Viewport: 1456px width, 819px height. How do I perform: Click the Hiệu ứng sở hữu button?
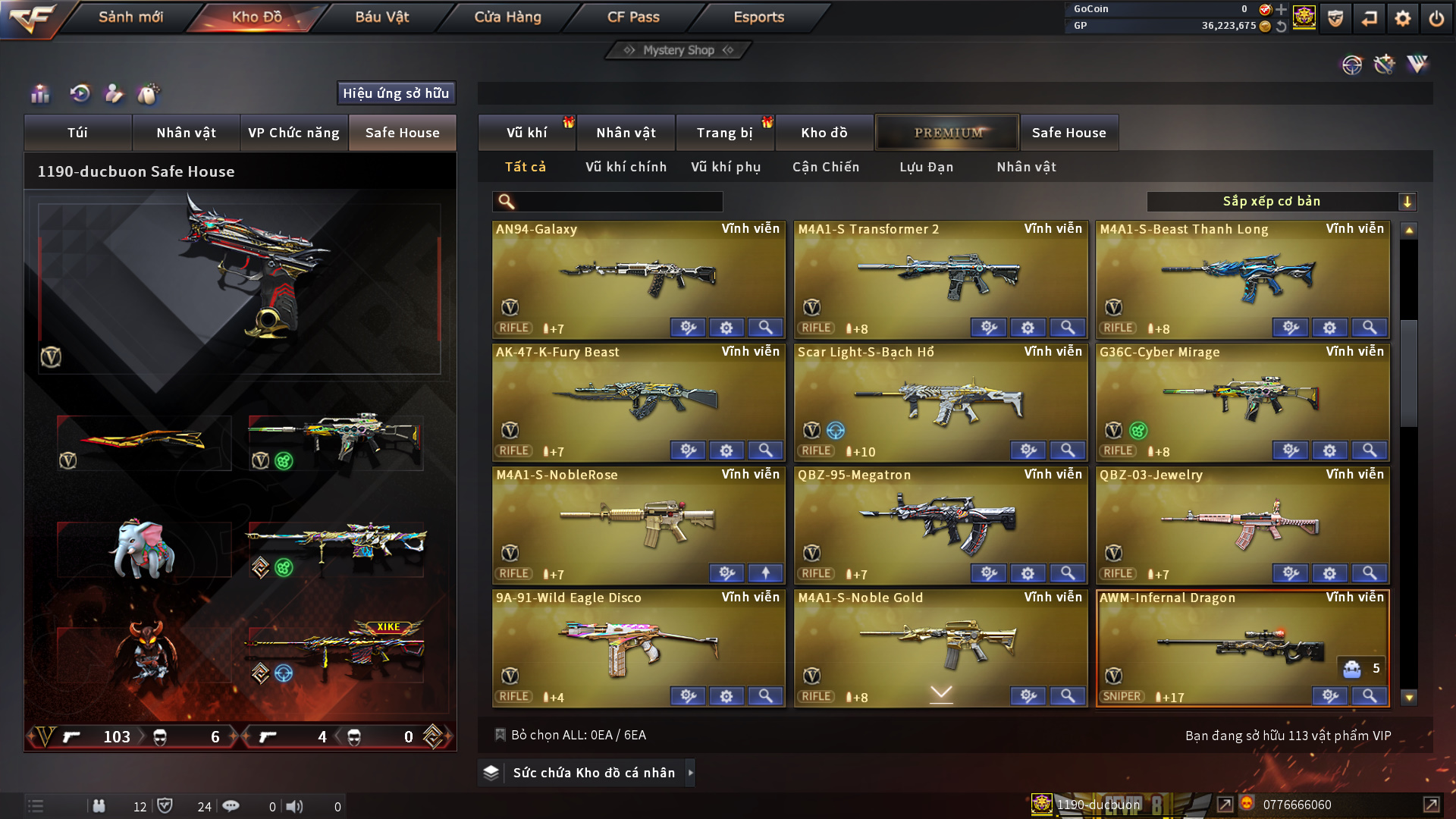click(x=396, y=93)
